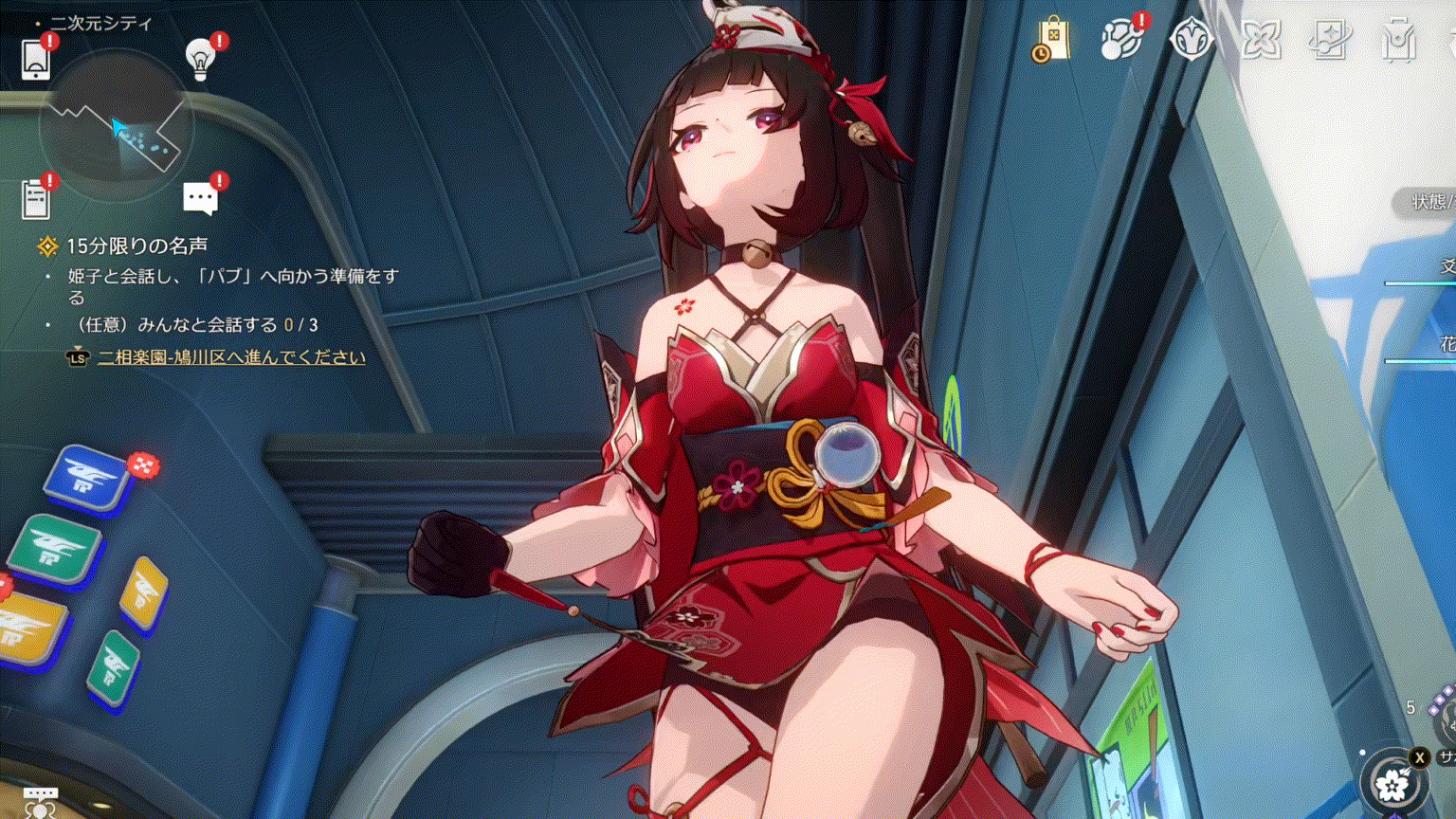Open the chat icon in bottom-left corner

coord(40,802)
